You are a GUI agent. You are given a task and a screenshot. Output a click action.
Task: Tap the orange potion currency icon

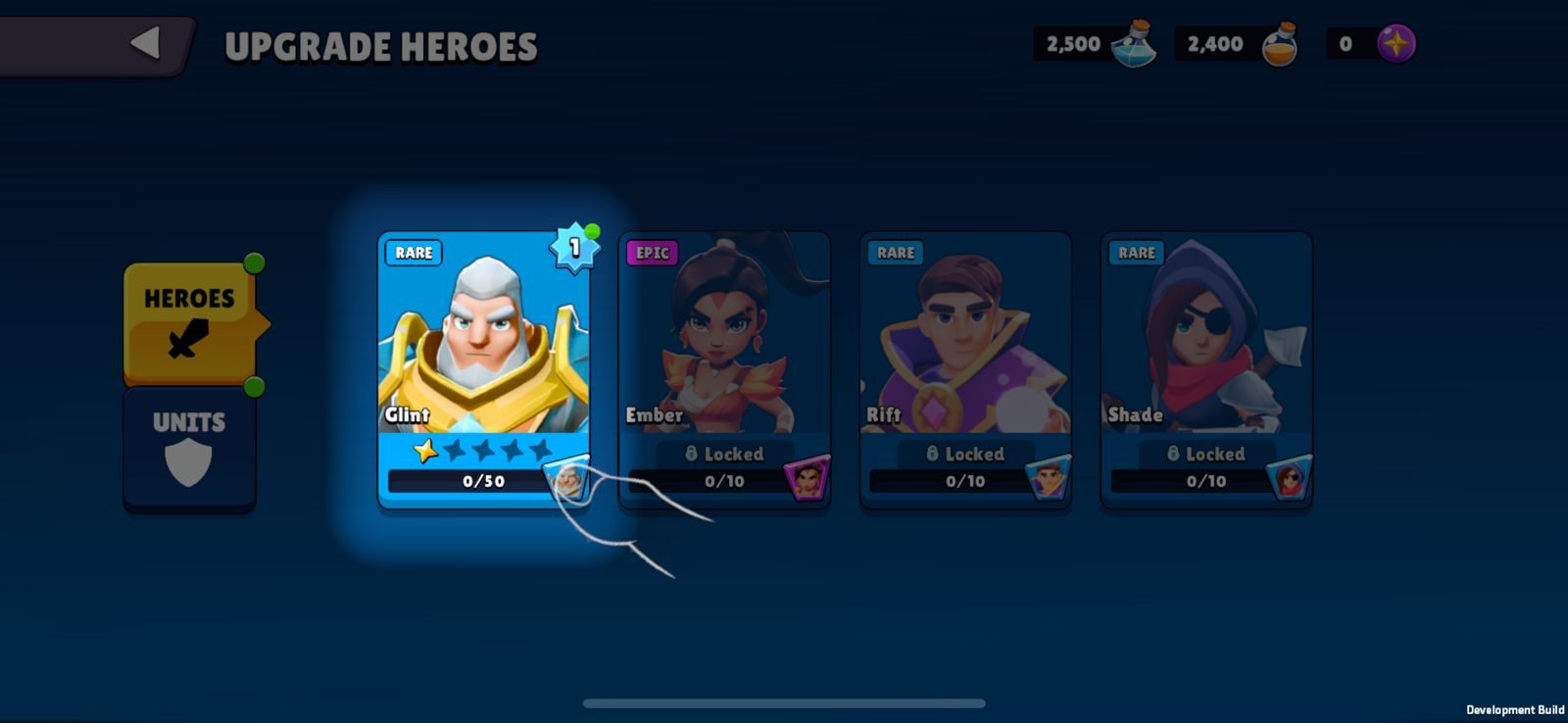(1279, 45)
